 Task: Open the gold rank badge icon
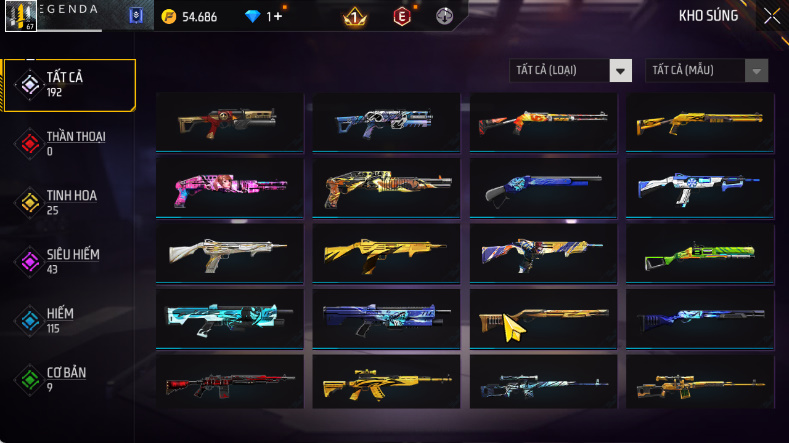[353, 16]
